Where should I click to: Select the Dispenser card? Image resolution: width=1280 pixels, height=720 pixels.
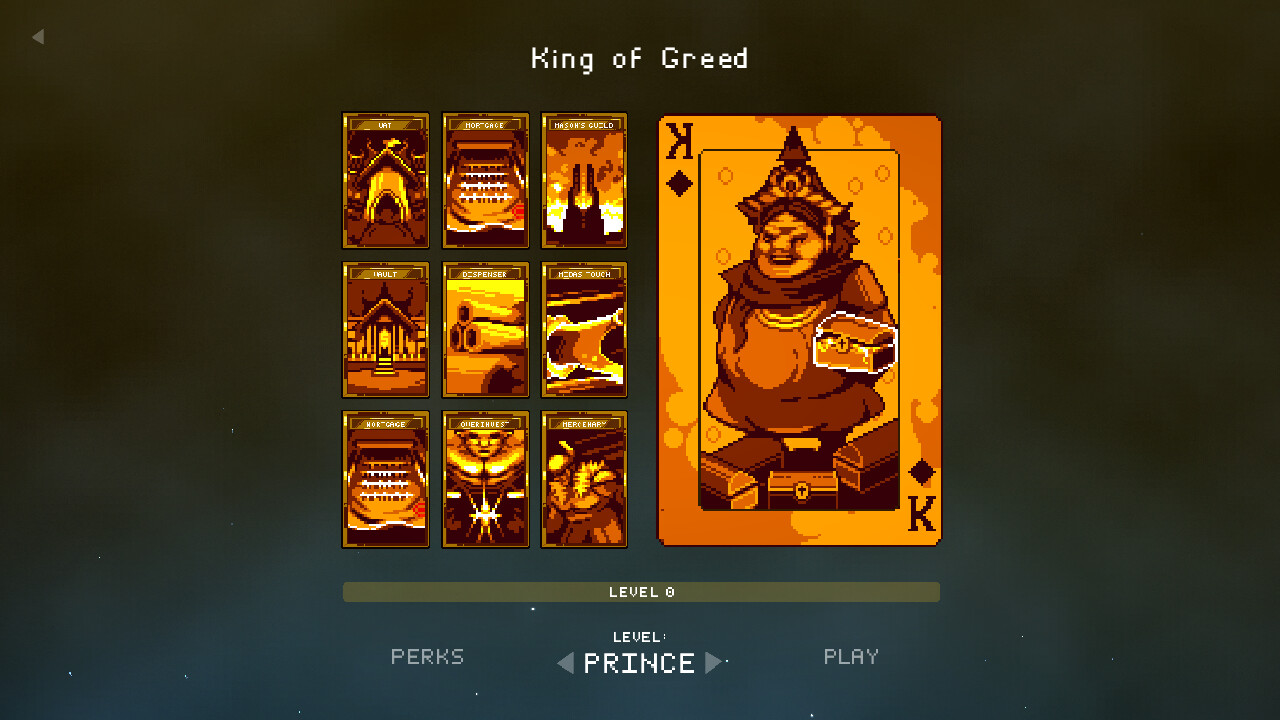[x=485, y=330]
